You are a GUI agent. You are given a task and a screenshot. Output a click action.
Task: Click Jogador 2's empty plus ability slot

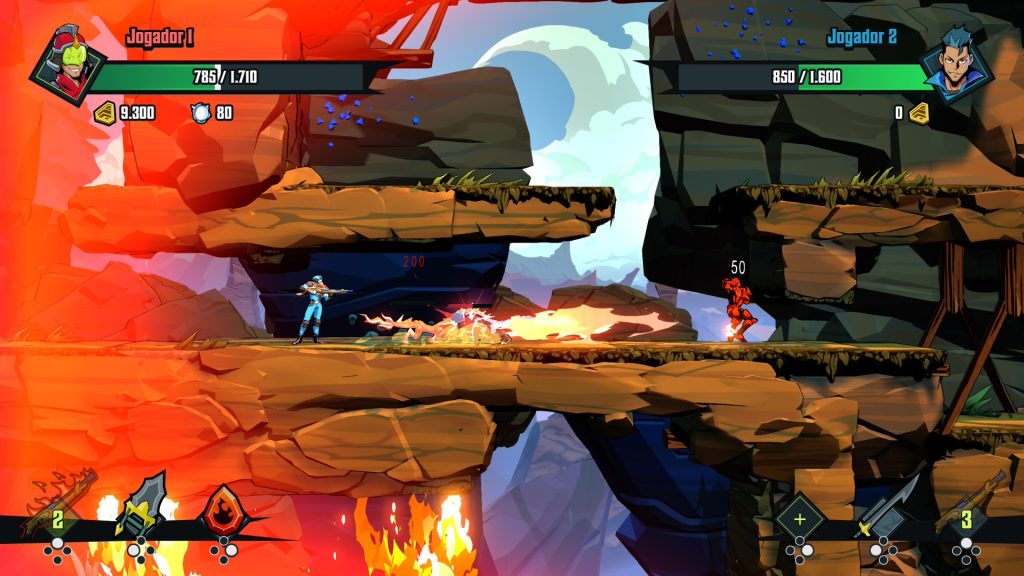[799, 517]
